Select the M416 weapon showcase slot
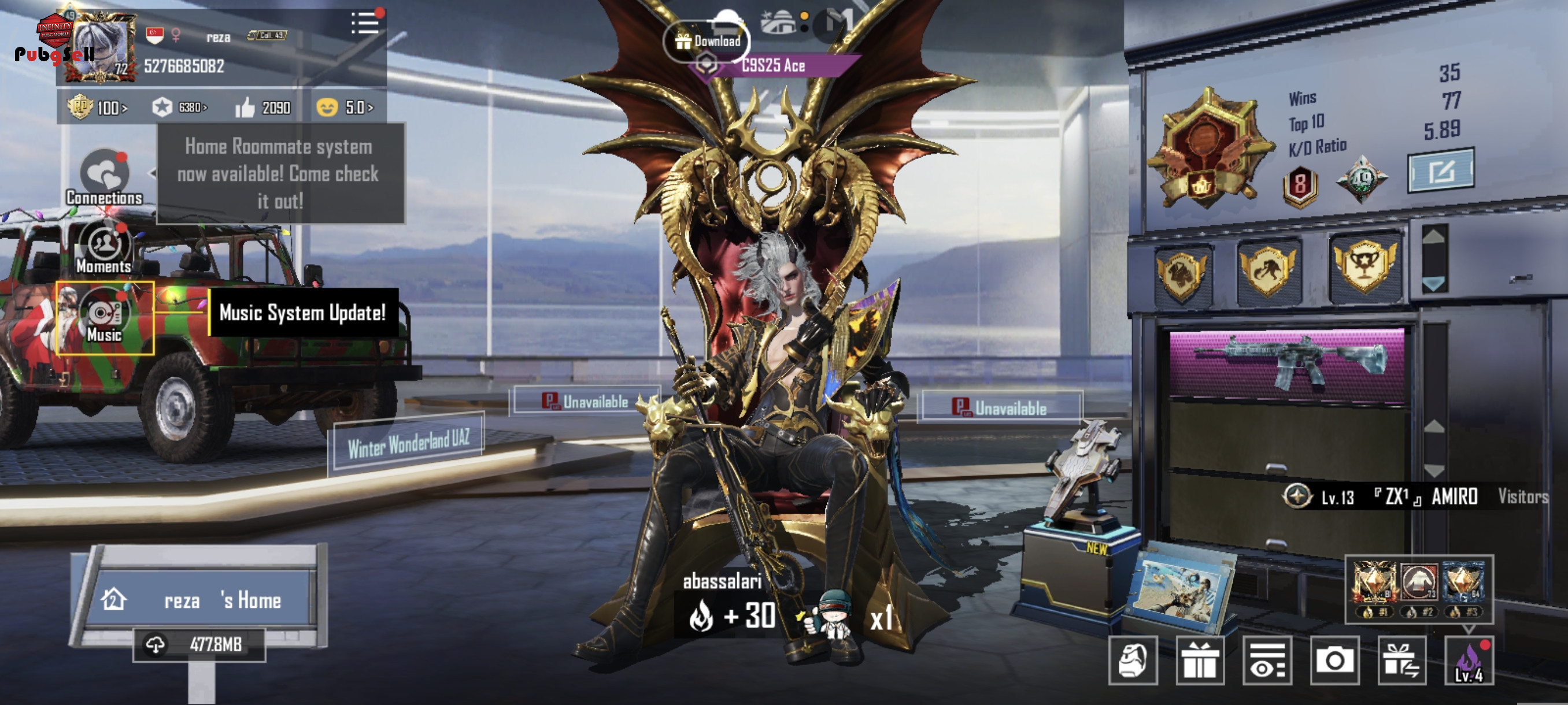 [1287, 365]
